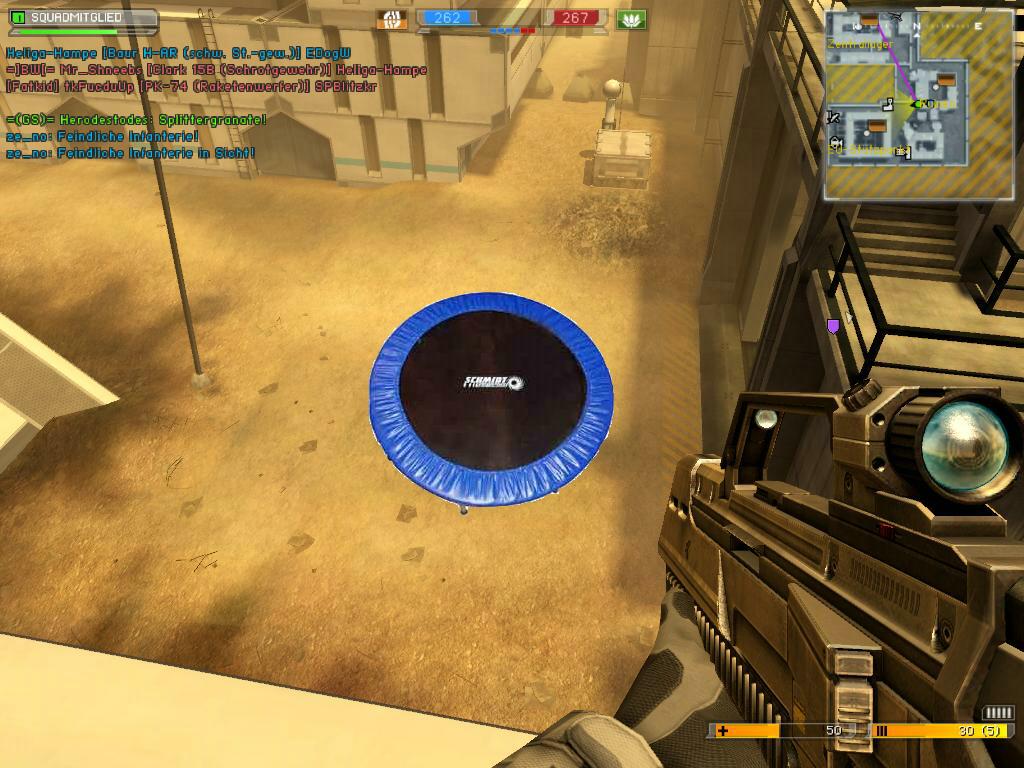Click the green player arrow on minimap
Image resolution: width=1024 pixels, height=768 pixels.
[x=915, y=103]
